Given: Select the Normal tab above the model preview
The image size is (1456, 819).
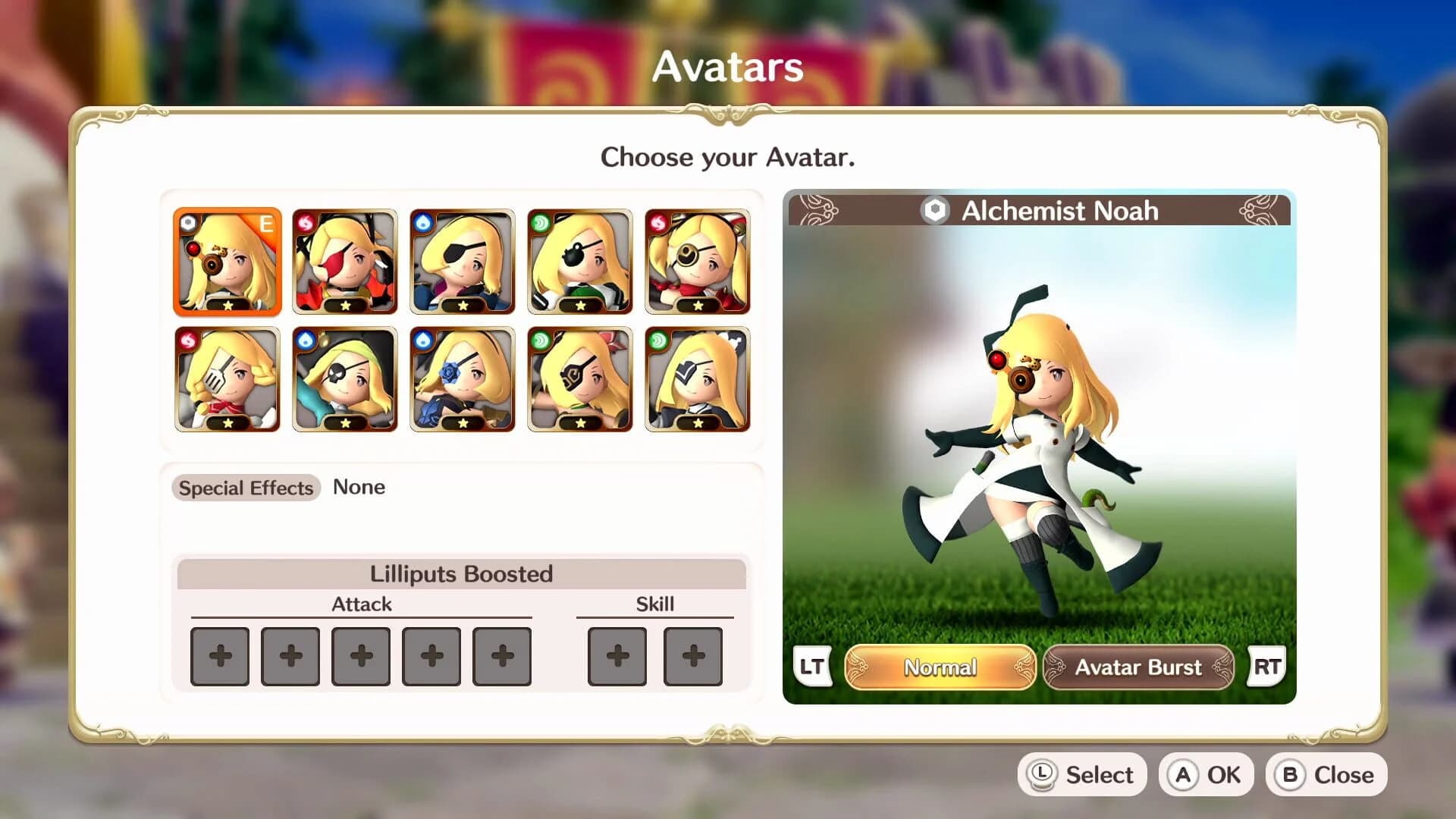Looking at the screenshot, I should pyautogui.click(x=940, y=667).
